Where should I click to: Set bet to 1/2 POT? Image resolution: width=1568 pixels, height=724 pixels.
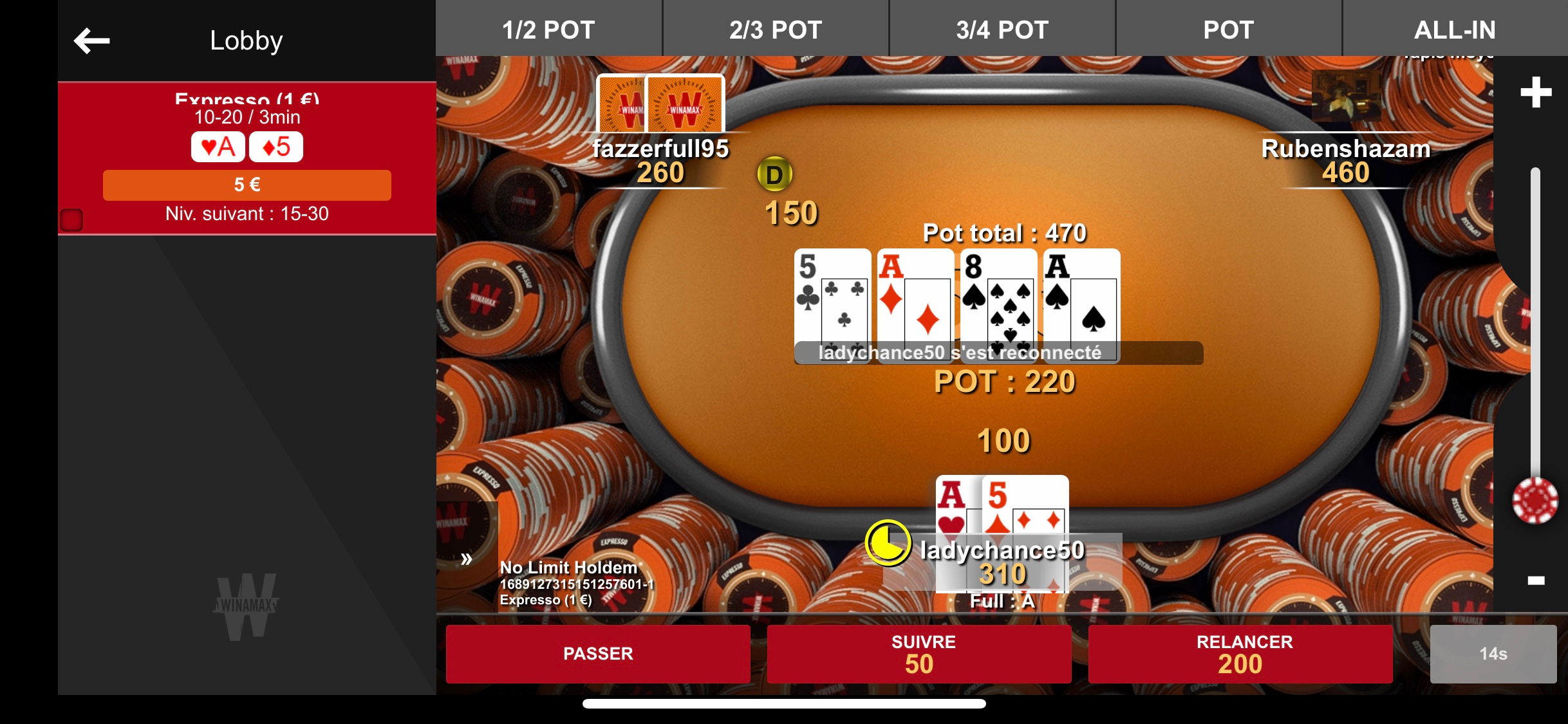pos(548,30)
